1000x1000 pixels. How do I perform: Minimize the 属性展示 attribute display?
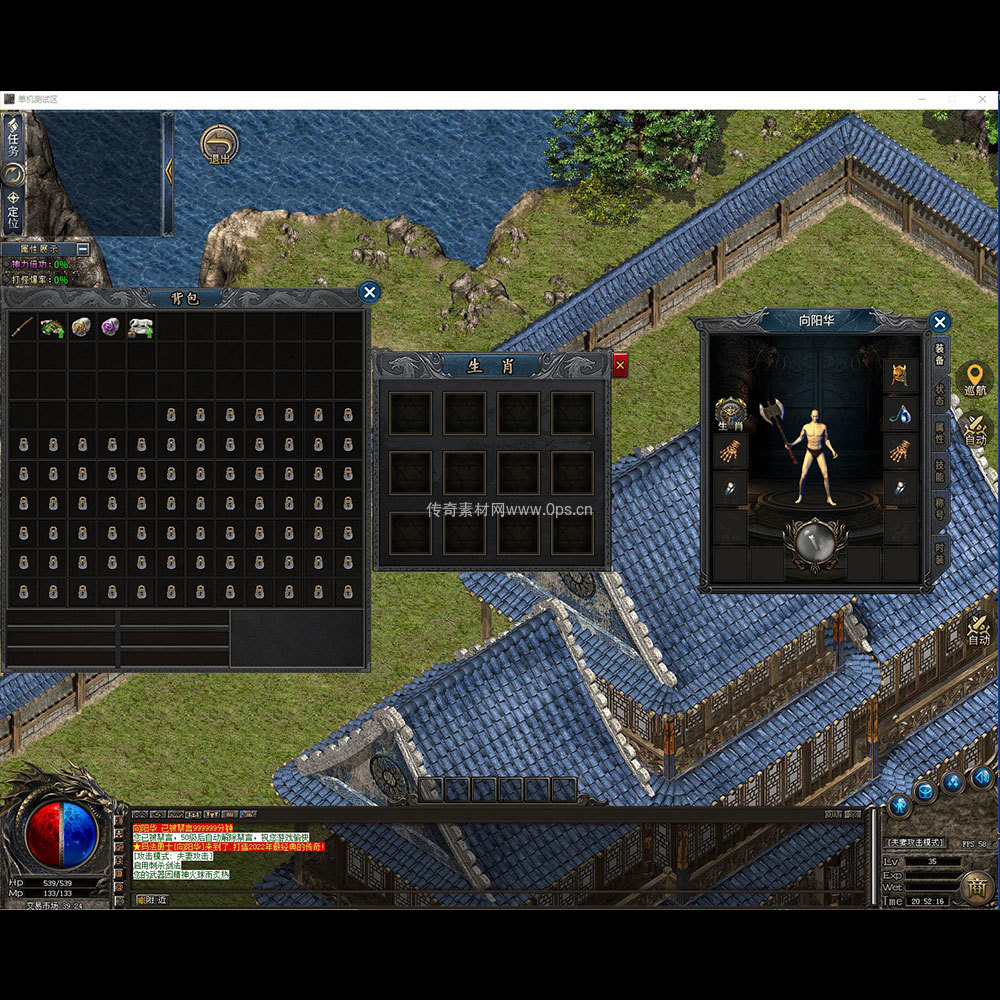(x=83, y=249)
